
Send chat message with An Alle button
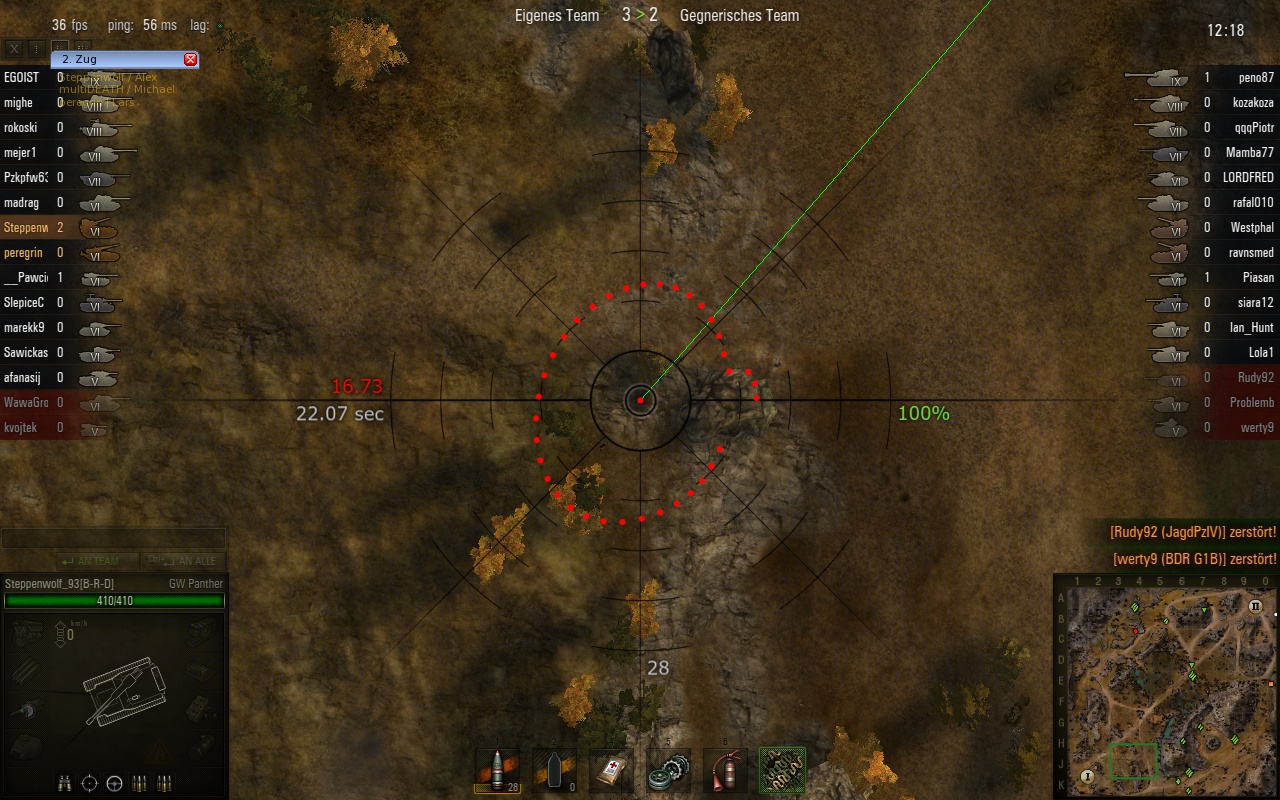point(182,561)
